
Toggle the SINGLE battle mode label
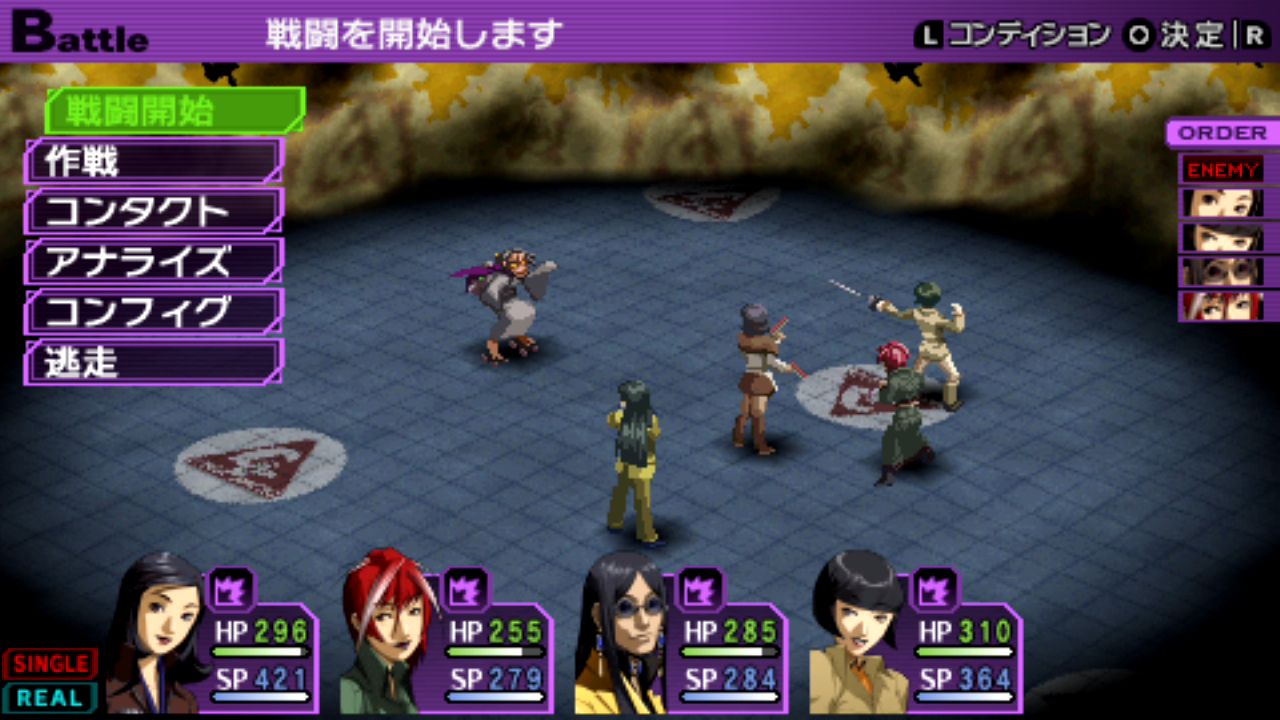pyautogui.click(x=50, y=663)
